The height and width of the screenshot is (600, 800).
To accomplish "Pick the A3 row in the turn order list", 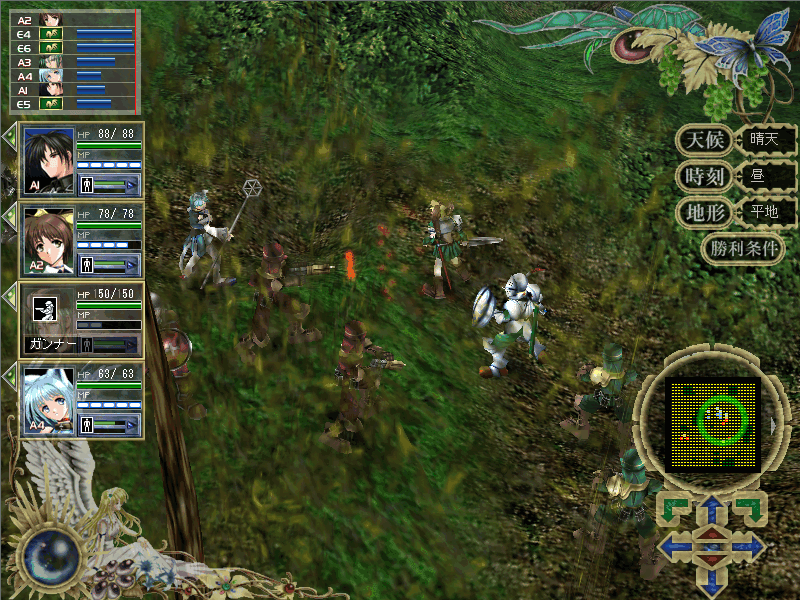I will click(70, 61).
